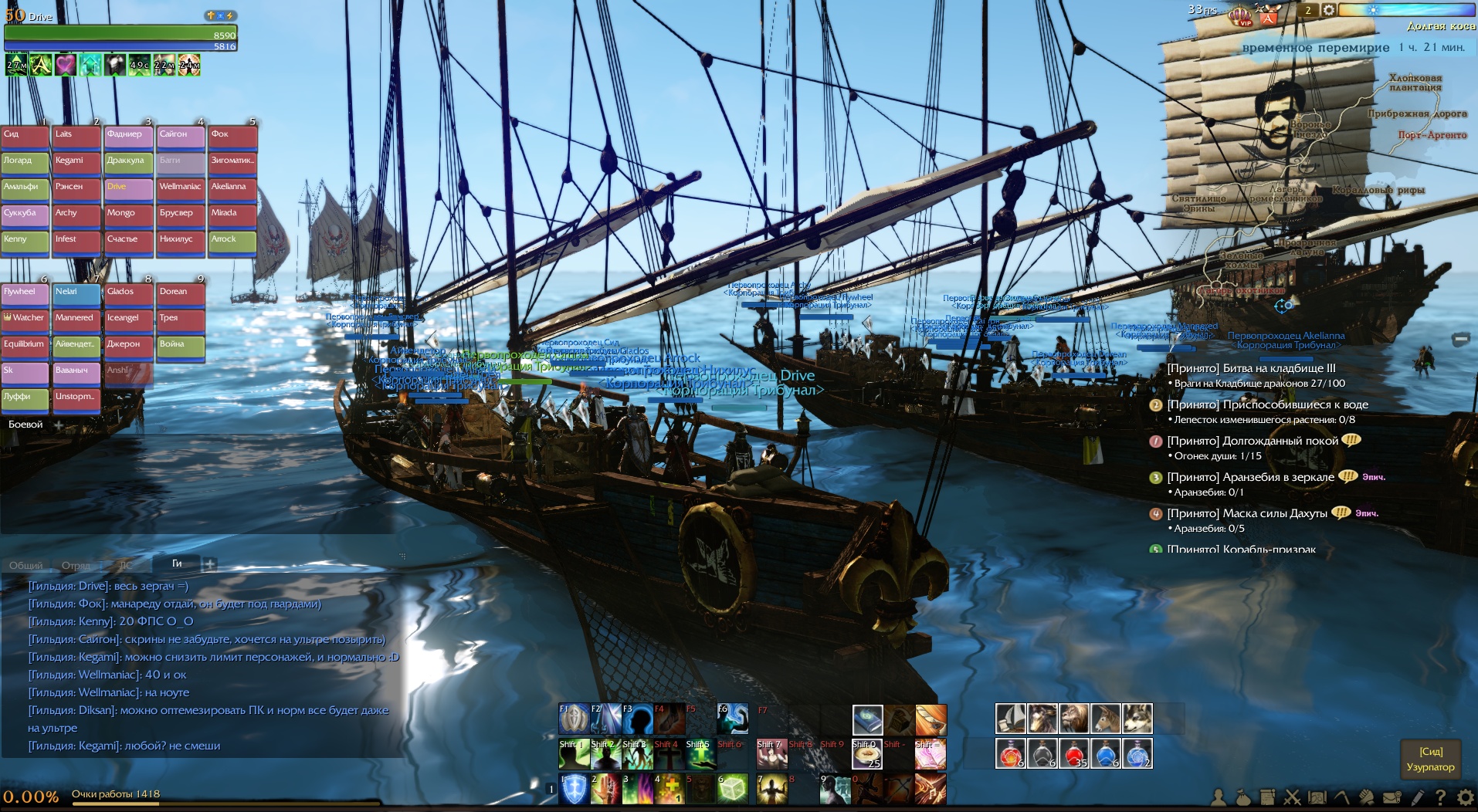This screenshot has height=812, width=1478.
Task: Activate the blue shield skill on key 1
Action: pos(574,789)
